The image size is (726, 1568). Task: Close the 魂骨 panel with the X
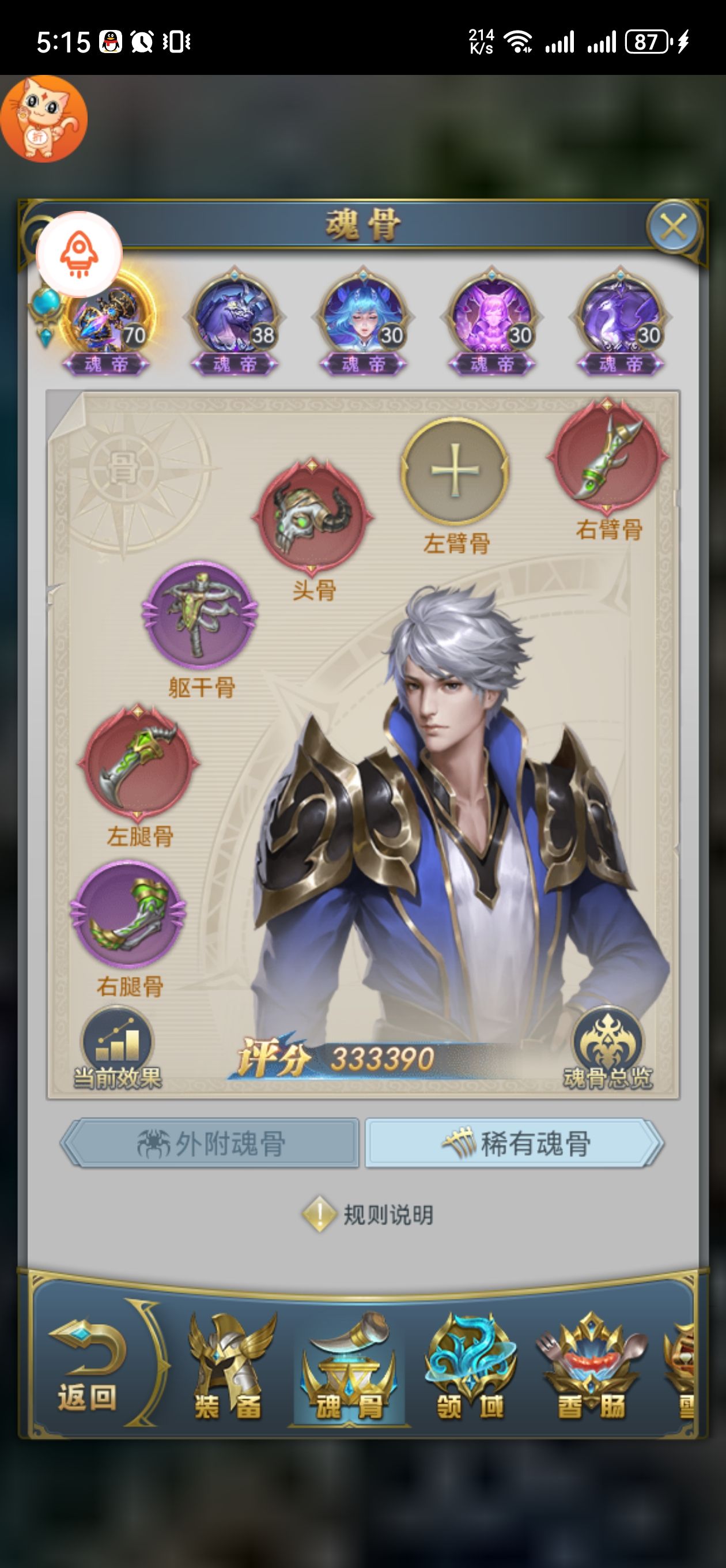click(x=672, y=228)
